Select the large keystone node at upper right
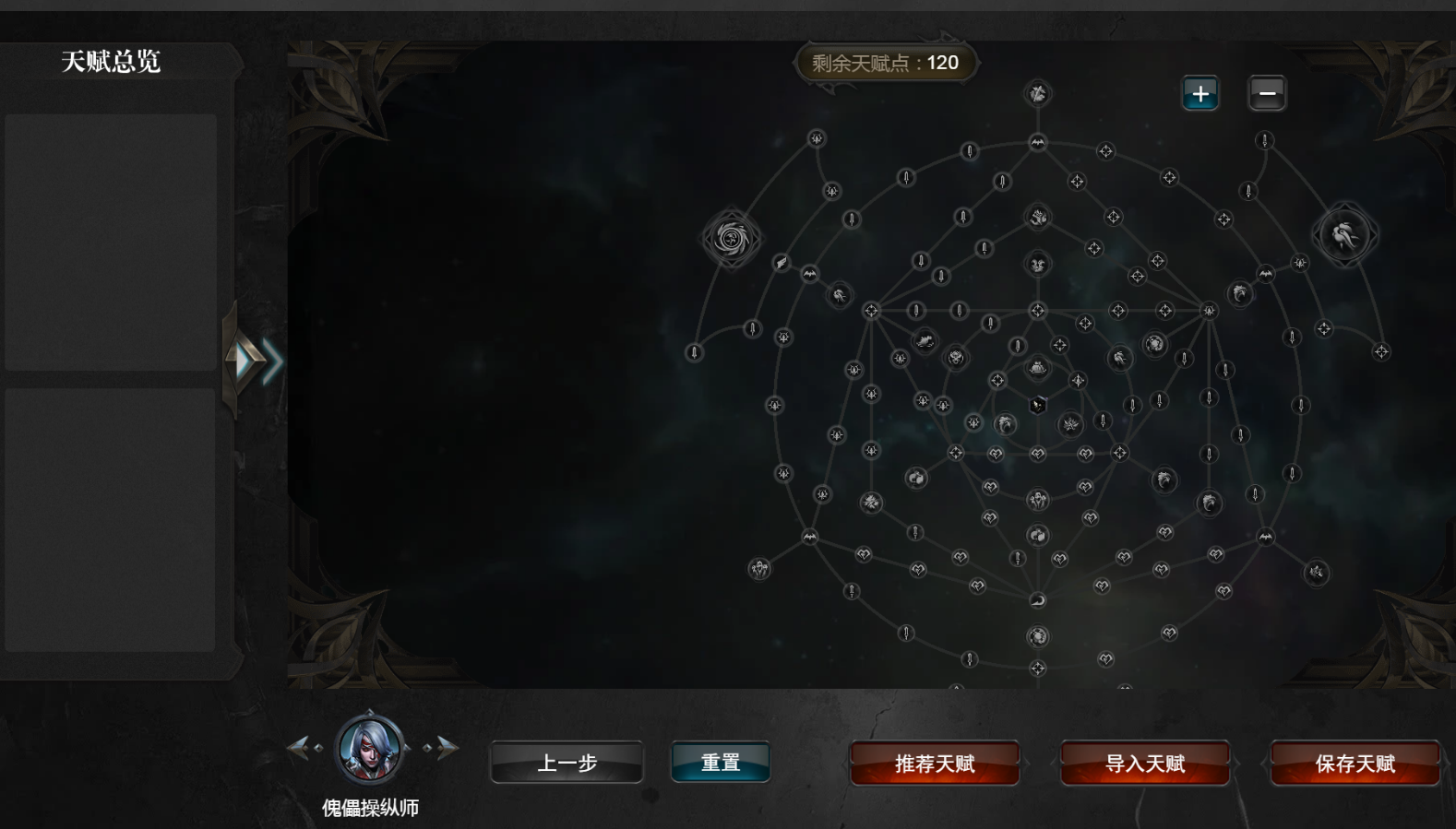Viewport: 1456px width, 829px height. pos(1345,235)
